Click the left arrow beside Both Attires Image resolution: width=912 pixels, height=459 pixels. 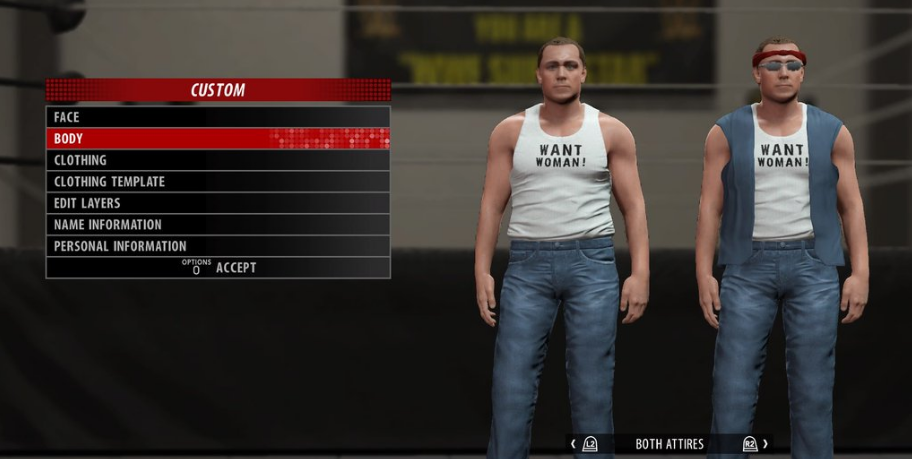pyautogui.click(x=573, y=444)
